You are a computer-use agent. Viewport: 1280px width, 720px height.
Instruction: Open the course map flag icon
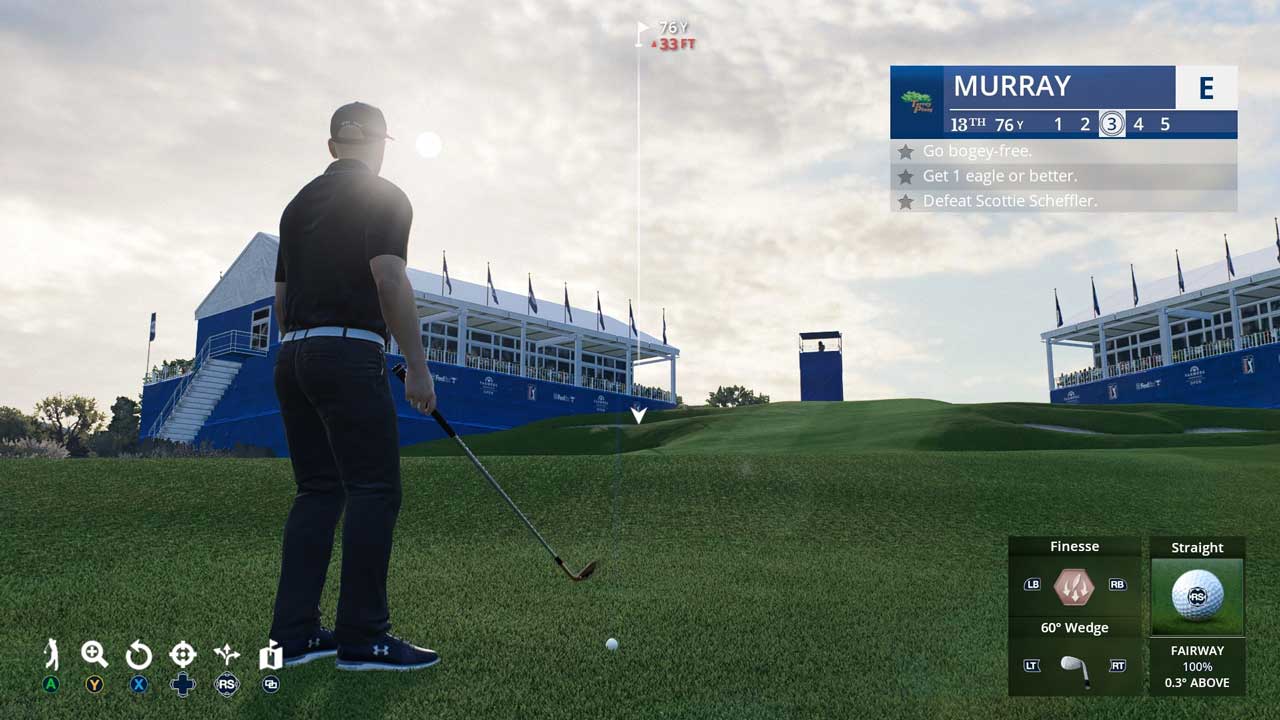[270, 655]
